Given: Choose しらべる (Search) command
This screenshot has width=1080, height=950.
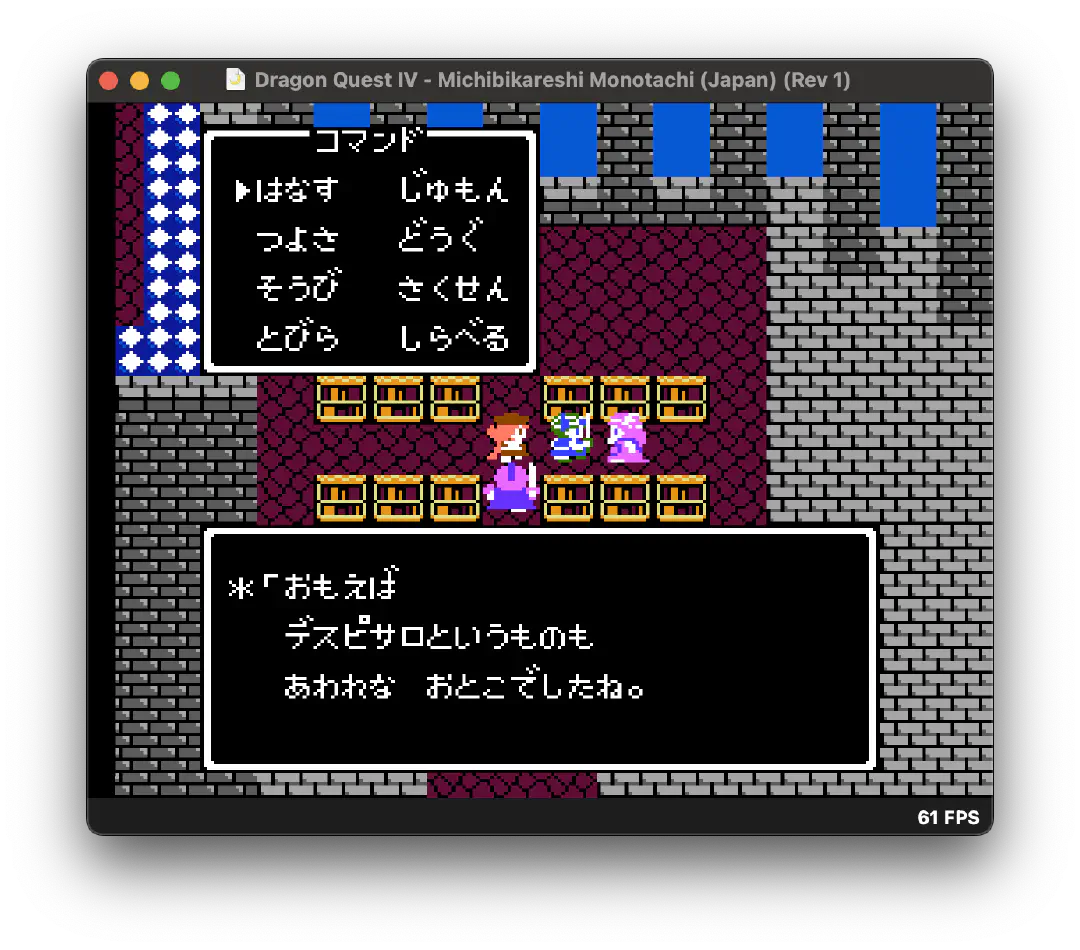Looking at the screenshot, I should 453,337.
